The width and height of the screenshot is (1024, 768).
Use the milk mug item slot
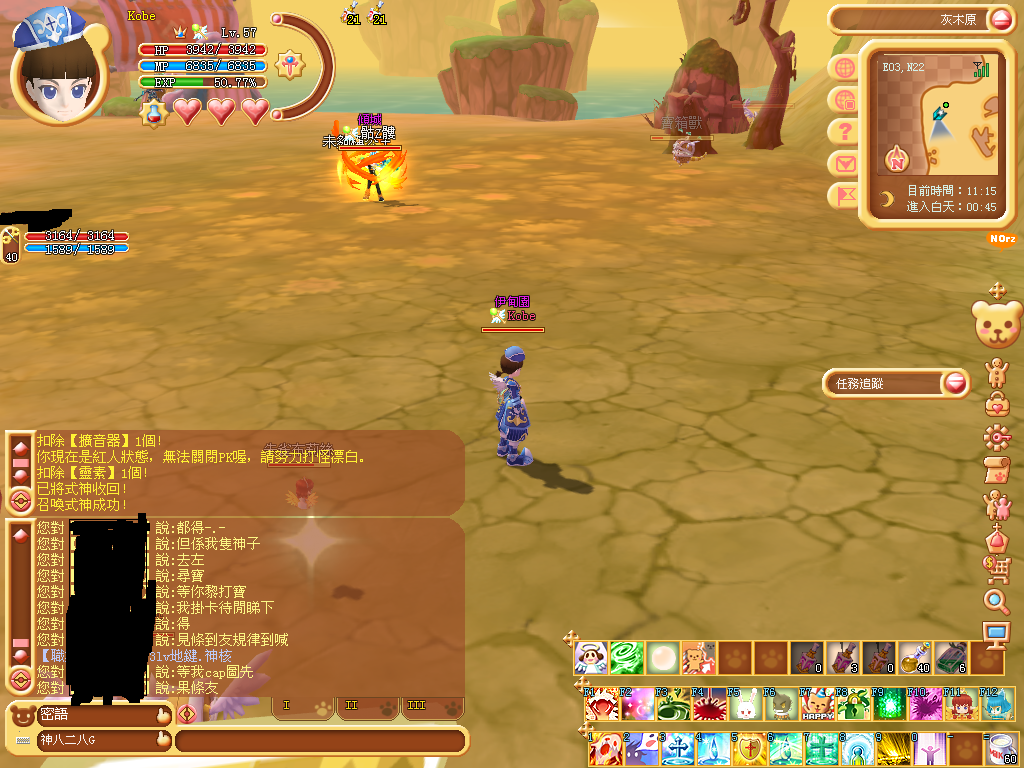(1000, 748)
